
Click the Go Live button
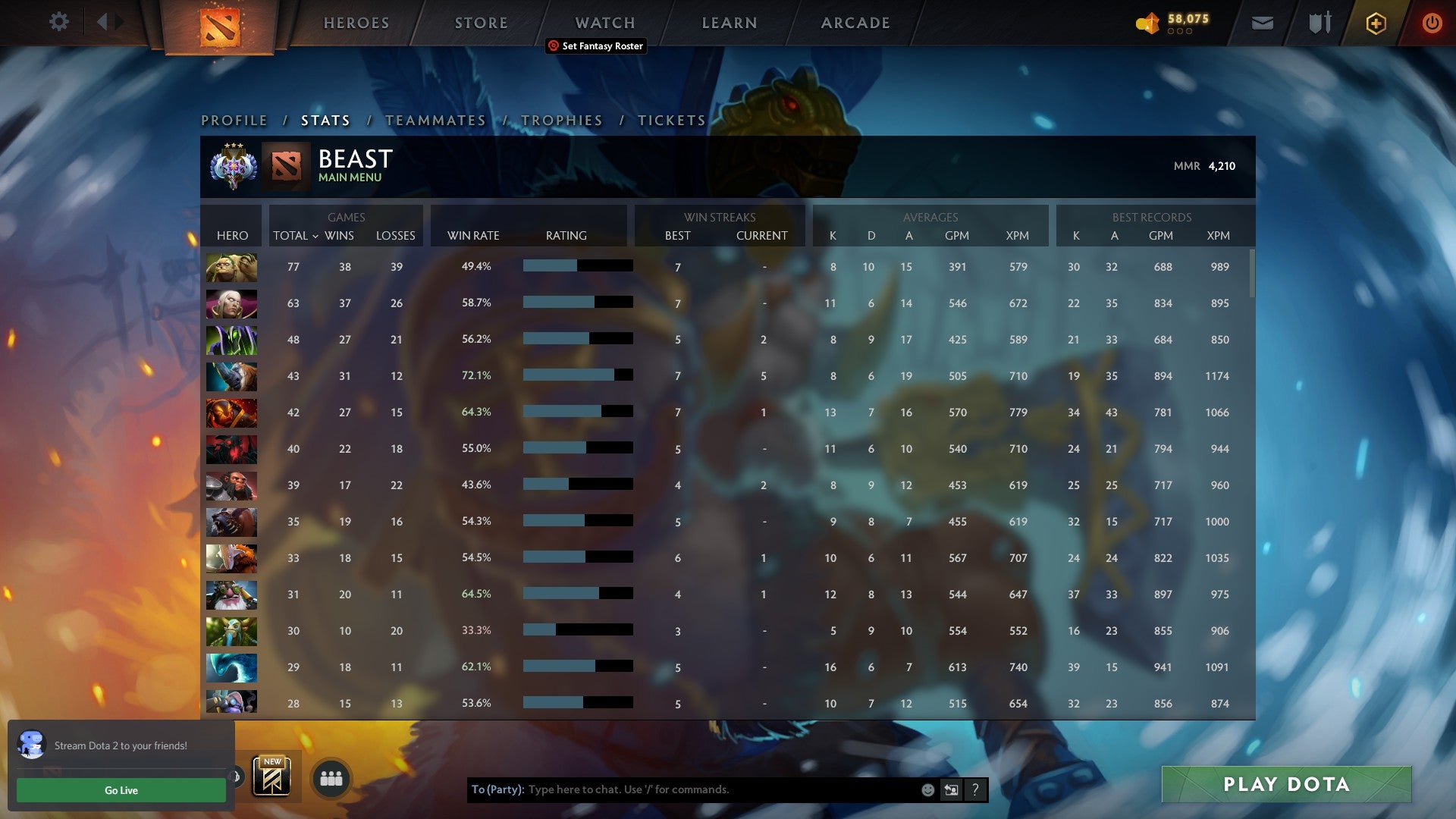[121, 790]
